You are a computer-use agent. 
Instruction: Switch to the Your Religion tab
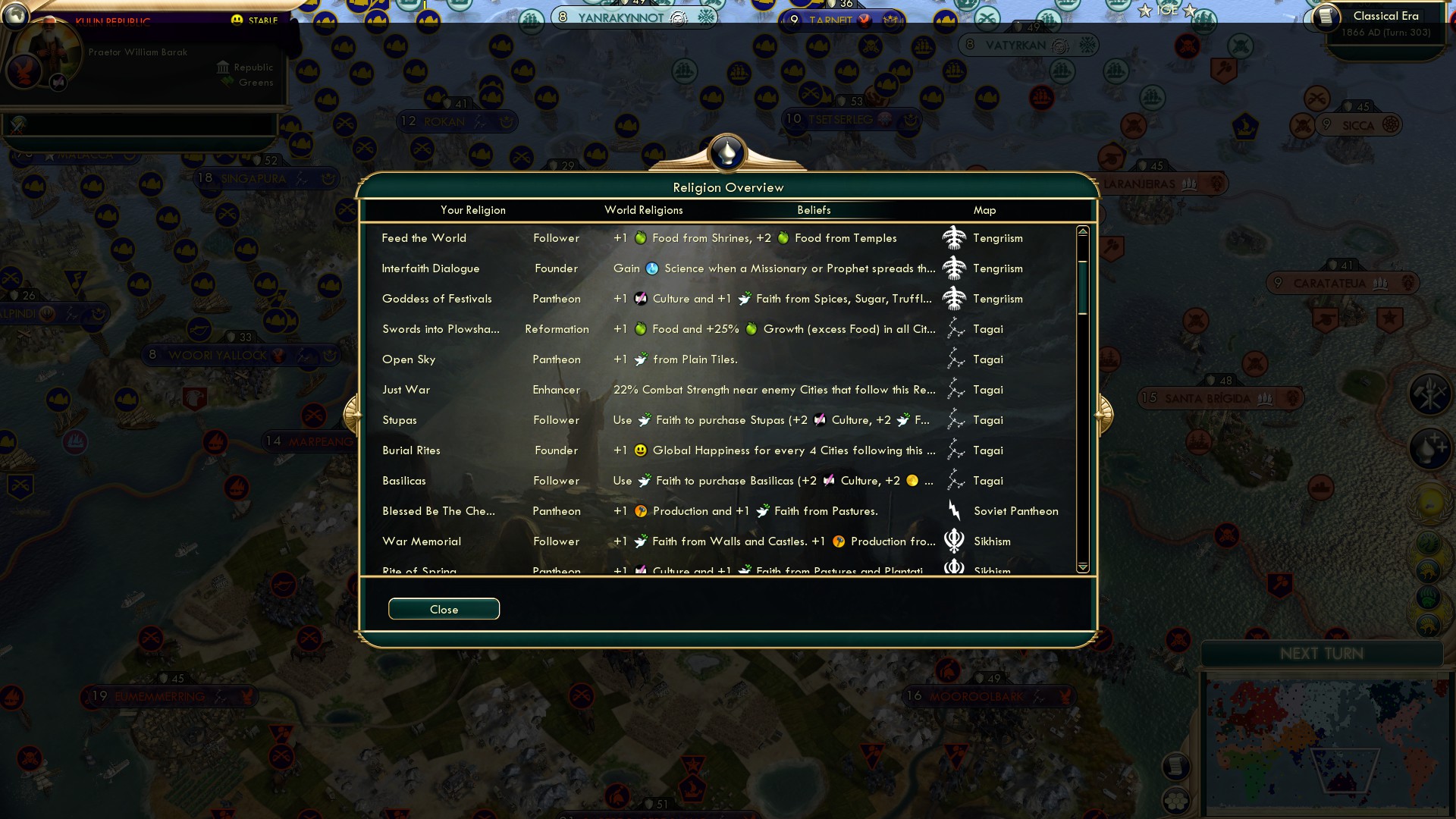(473, 210)
